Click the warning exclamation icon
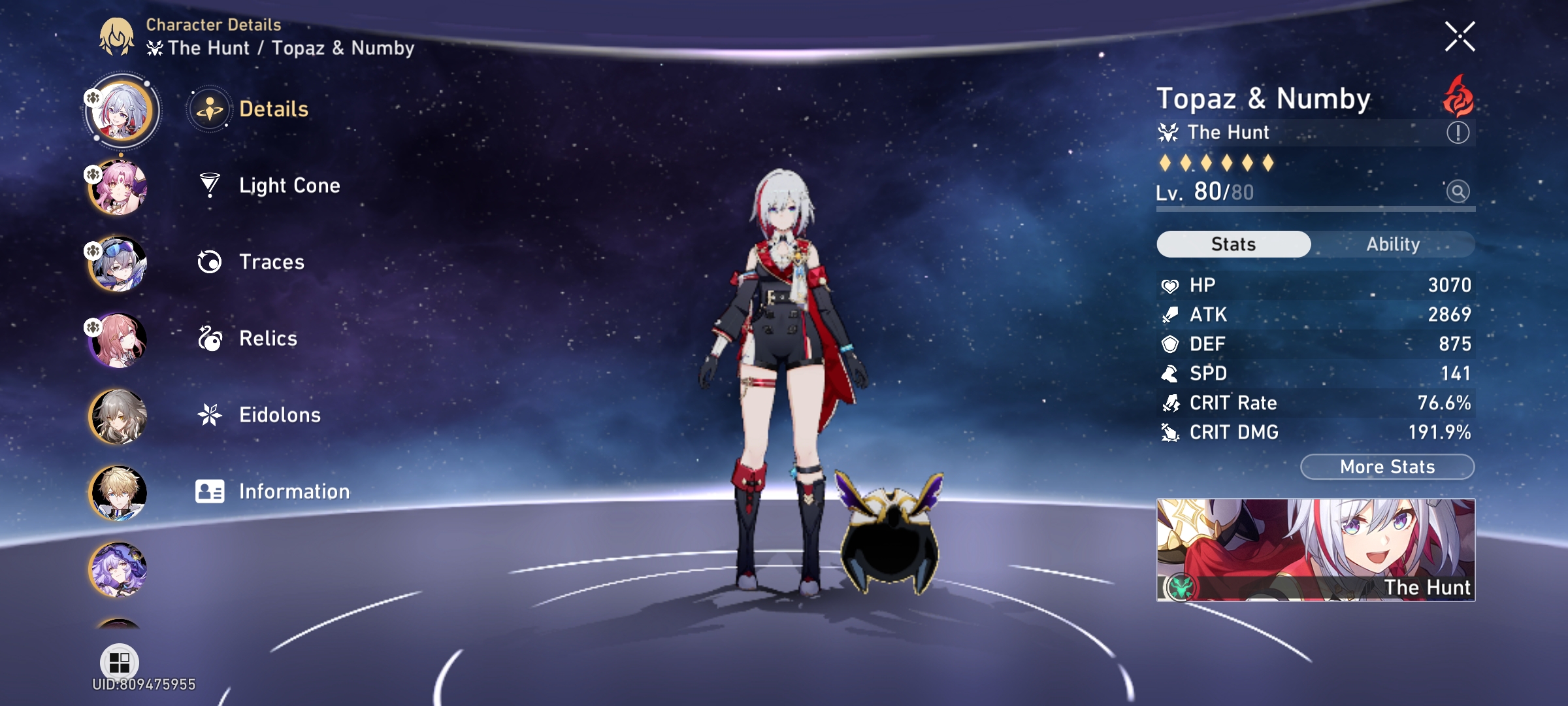 (x=1460, y=132)
